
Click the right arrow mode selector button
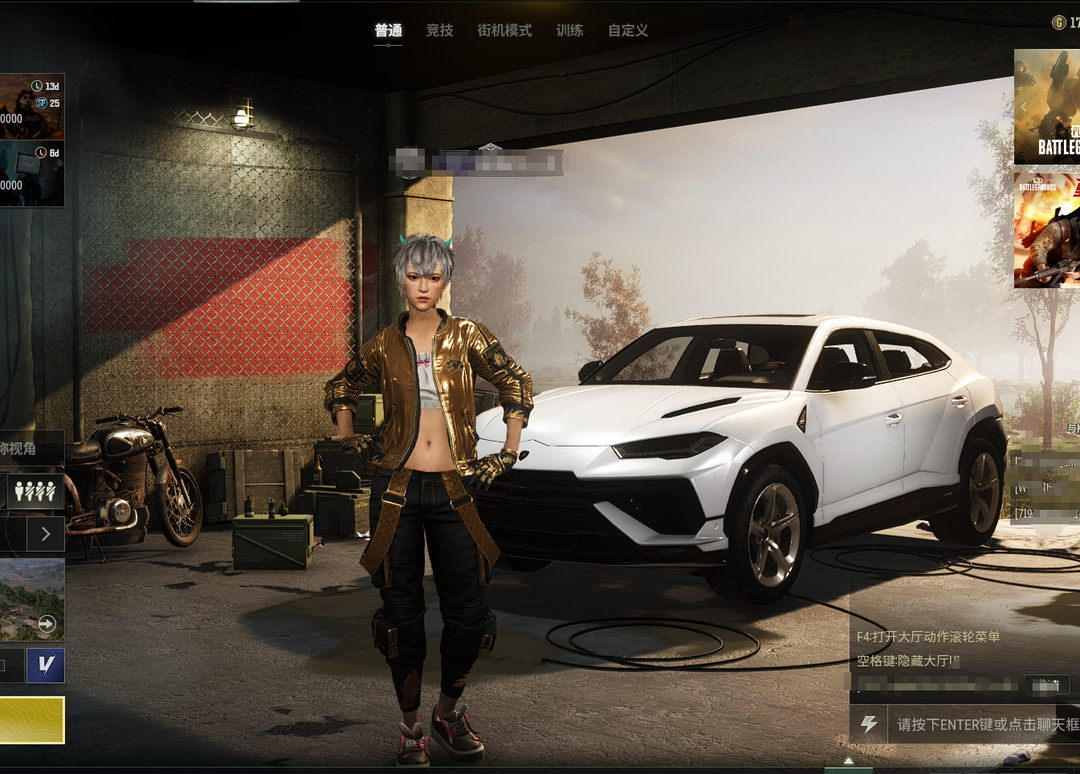(x=46, y=534)
